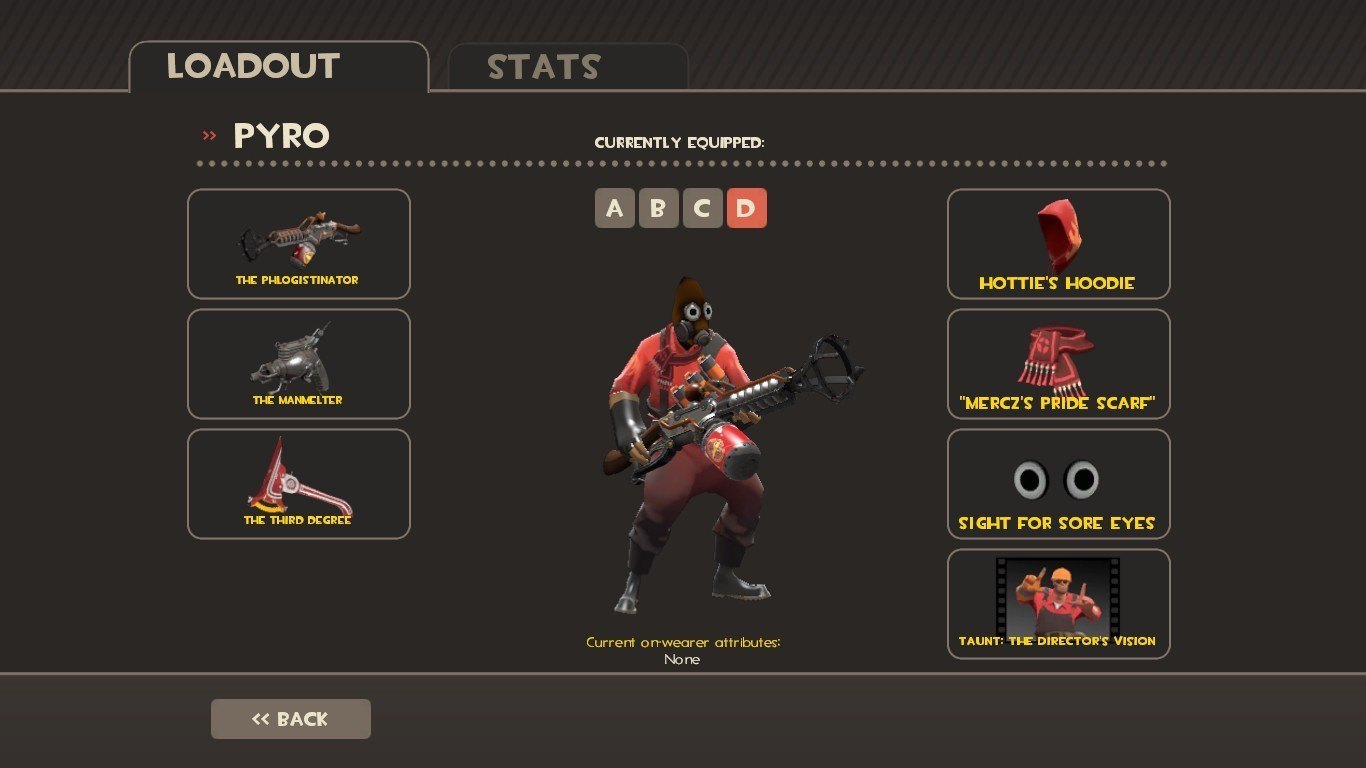Screen dimensions: 1366x768
Task: Open the Phlogistinator primary weapon slot
Action: pyautogui.click(x=298, y=244)
